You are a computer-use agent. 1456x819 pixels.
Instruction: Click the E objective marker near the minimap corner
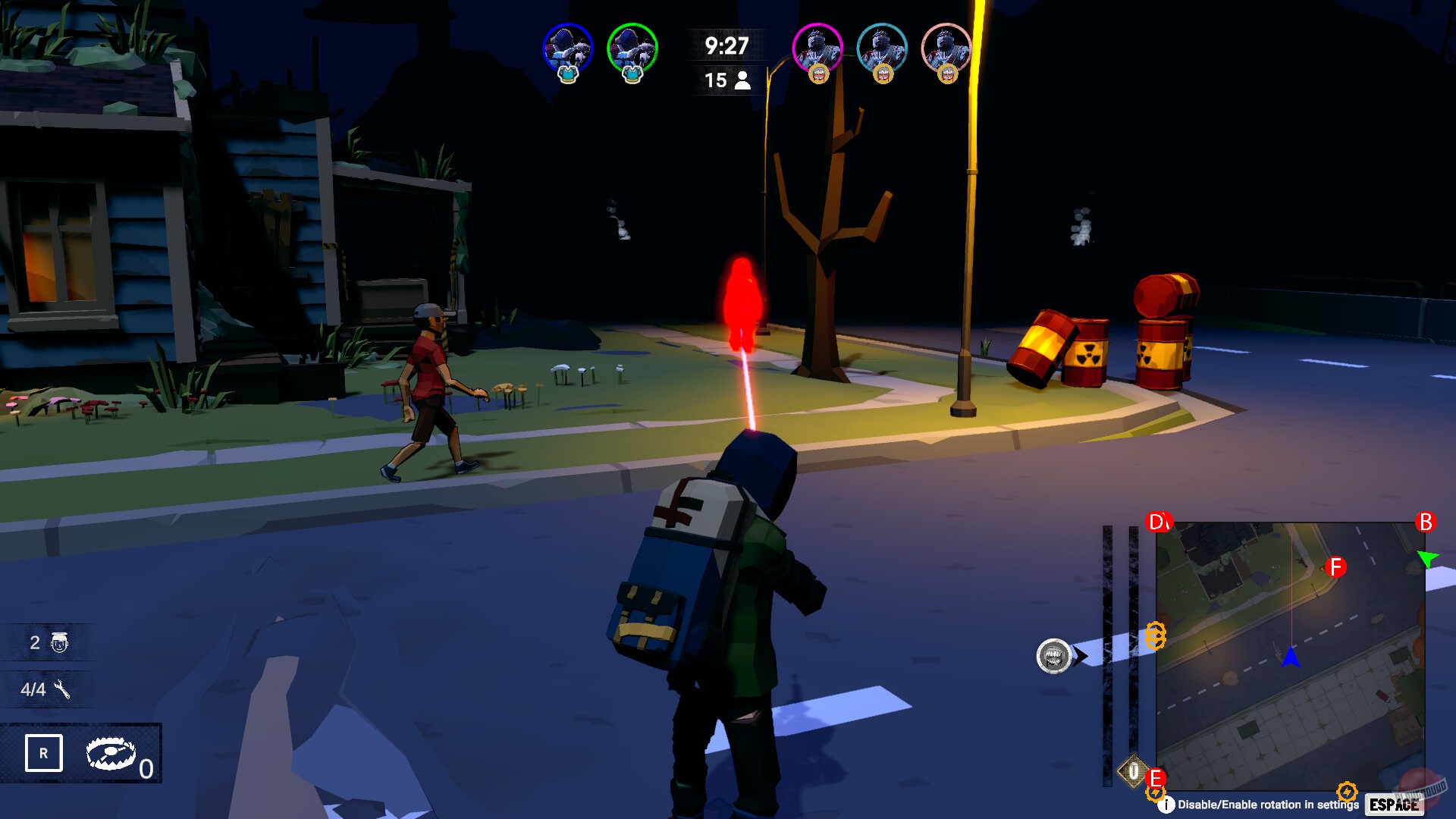tap(1156, 777)
